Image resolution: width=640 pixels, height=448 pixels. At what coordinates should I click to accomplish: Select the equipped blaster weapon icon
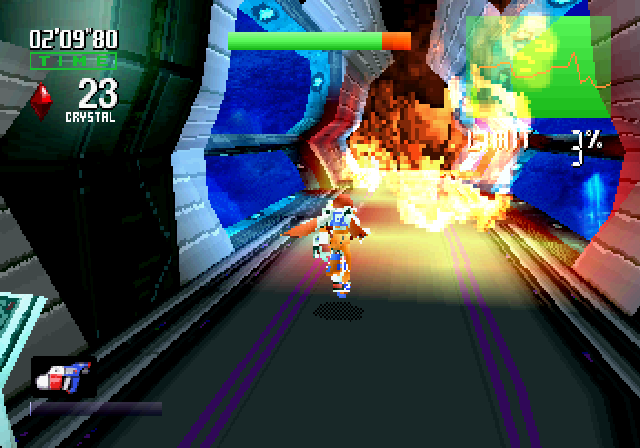[64, 377]
